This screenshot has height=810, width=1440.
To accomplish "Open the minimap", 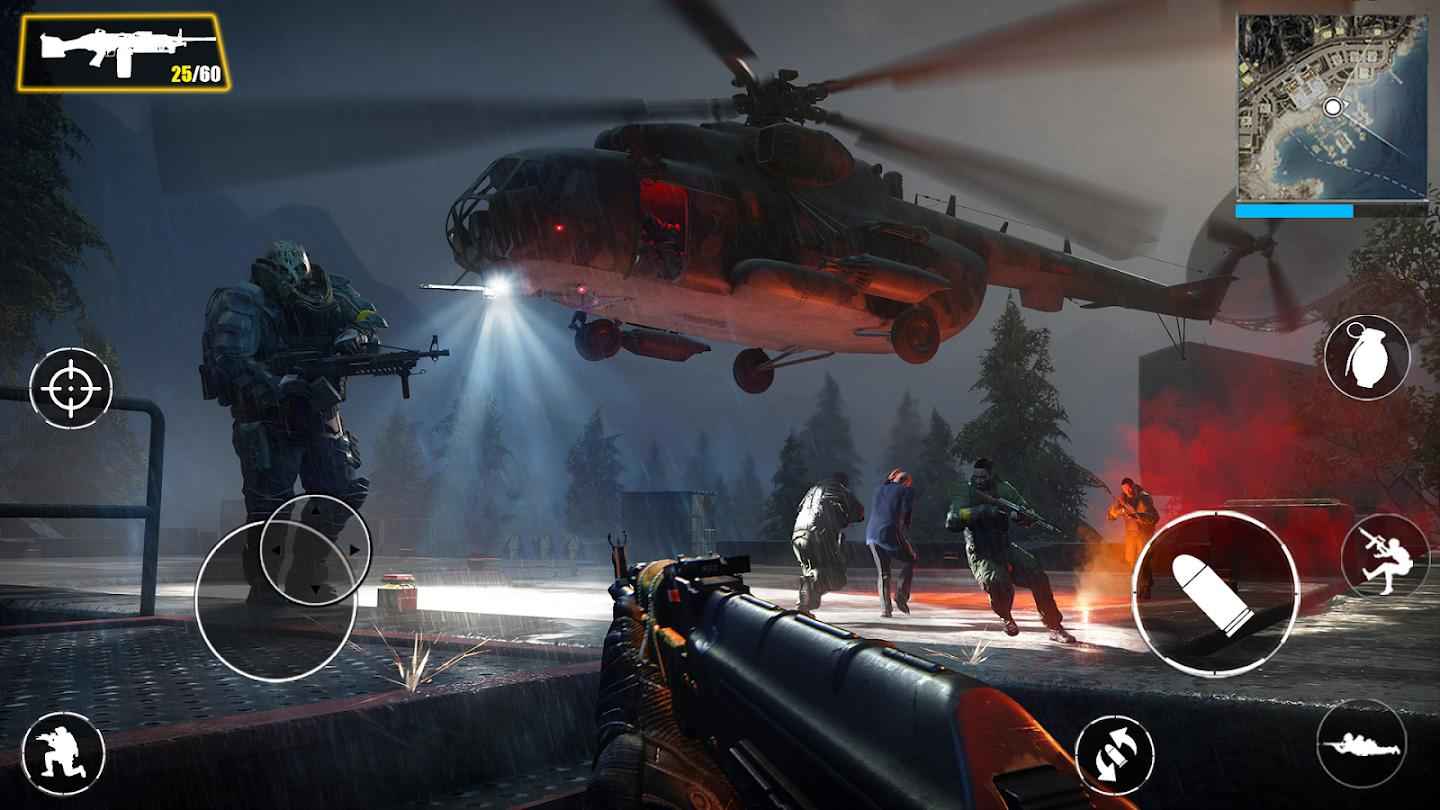I will coord(1331,107).
